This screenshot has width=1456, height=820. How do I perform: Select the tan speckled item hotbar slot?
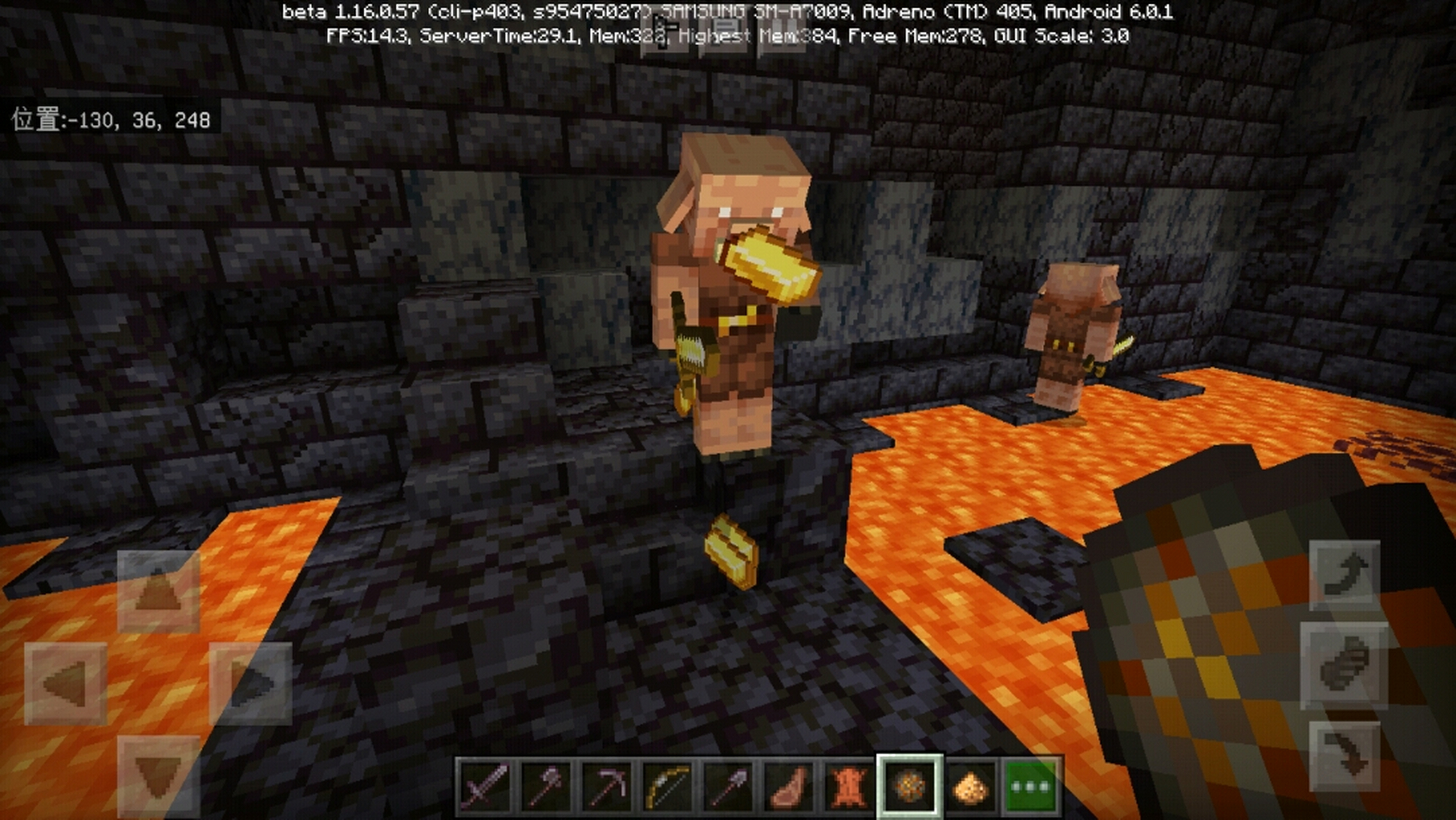pyautogui.click(x=969, y=785)
